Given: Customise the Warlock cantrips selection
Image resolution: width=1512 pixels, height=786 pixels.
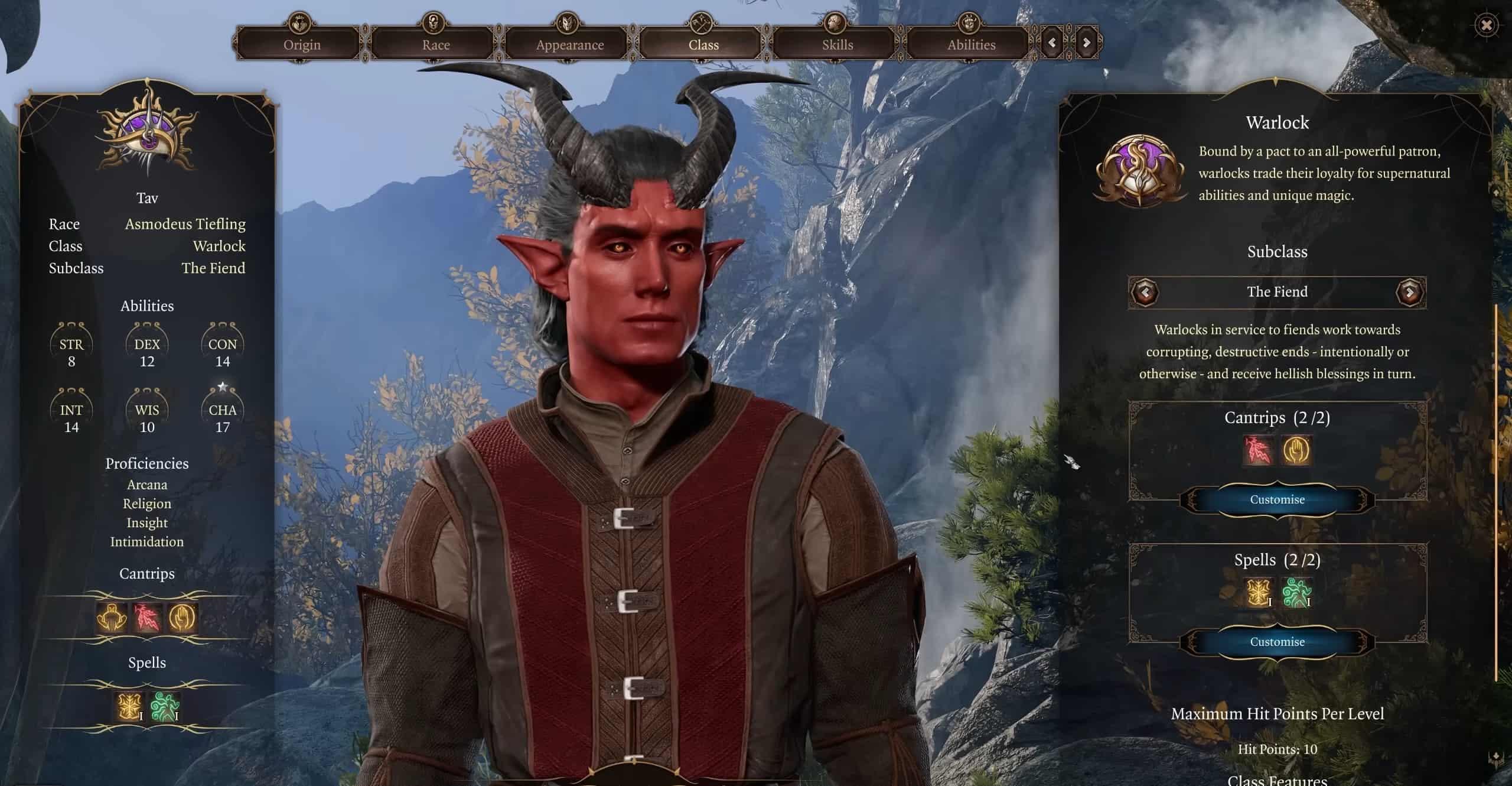Looking at the screenshot, I should (x=1277, y=499).
